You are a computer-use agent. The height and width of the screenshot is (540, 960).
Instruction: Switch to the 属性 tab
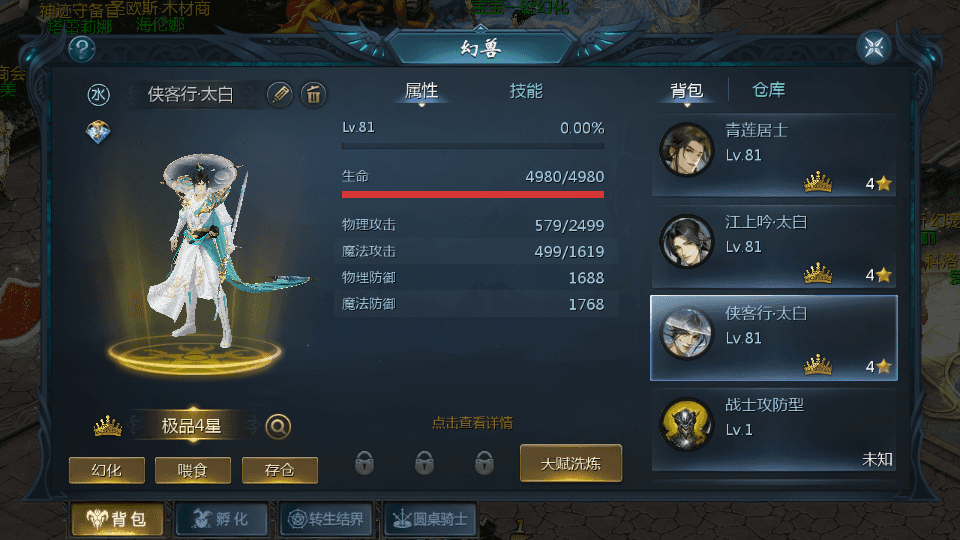tap(421, 91)
